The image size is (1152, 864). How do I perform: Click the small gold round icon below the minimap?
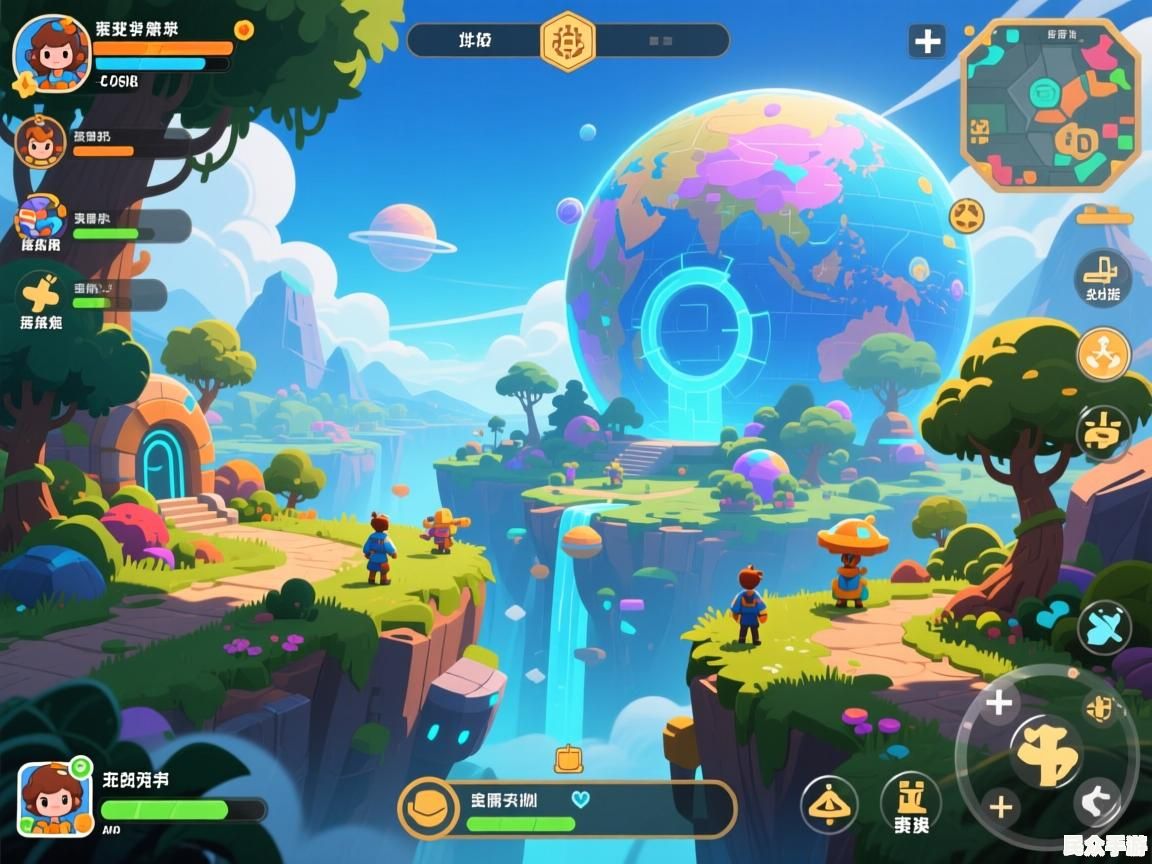tap(966, 215)
